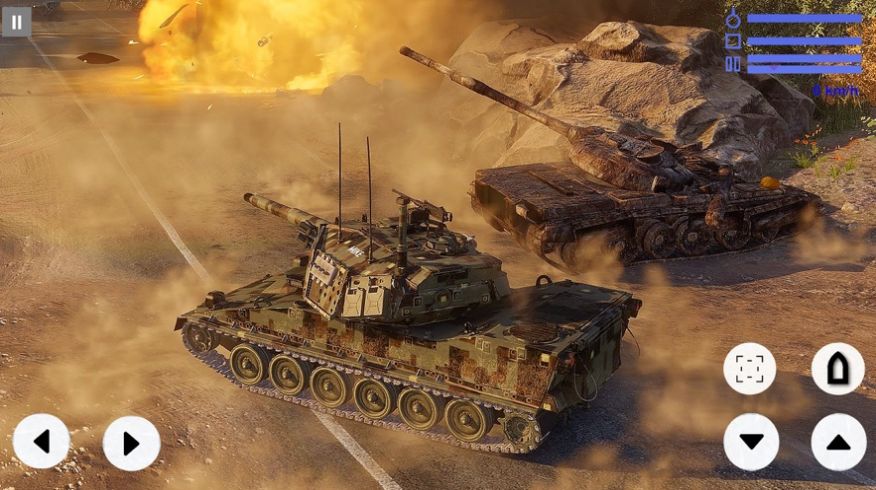Accelerate forward with the up arrow button
The height and width of the screenshot is (490, 876).
[x=838, y=442]
